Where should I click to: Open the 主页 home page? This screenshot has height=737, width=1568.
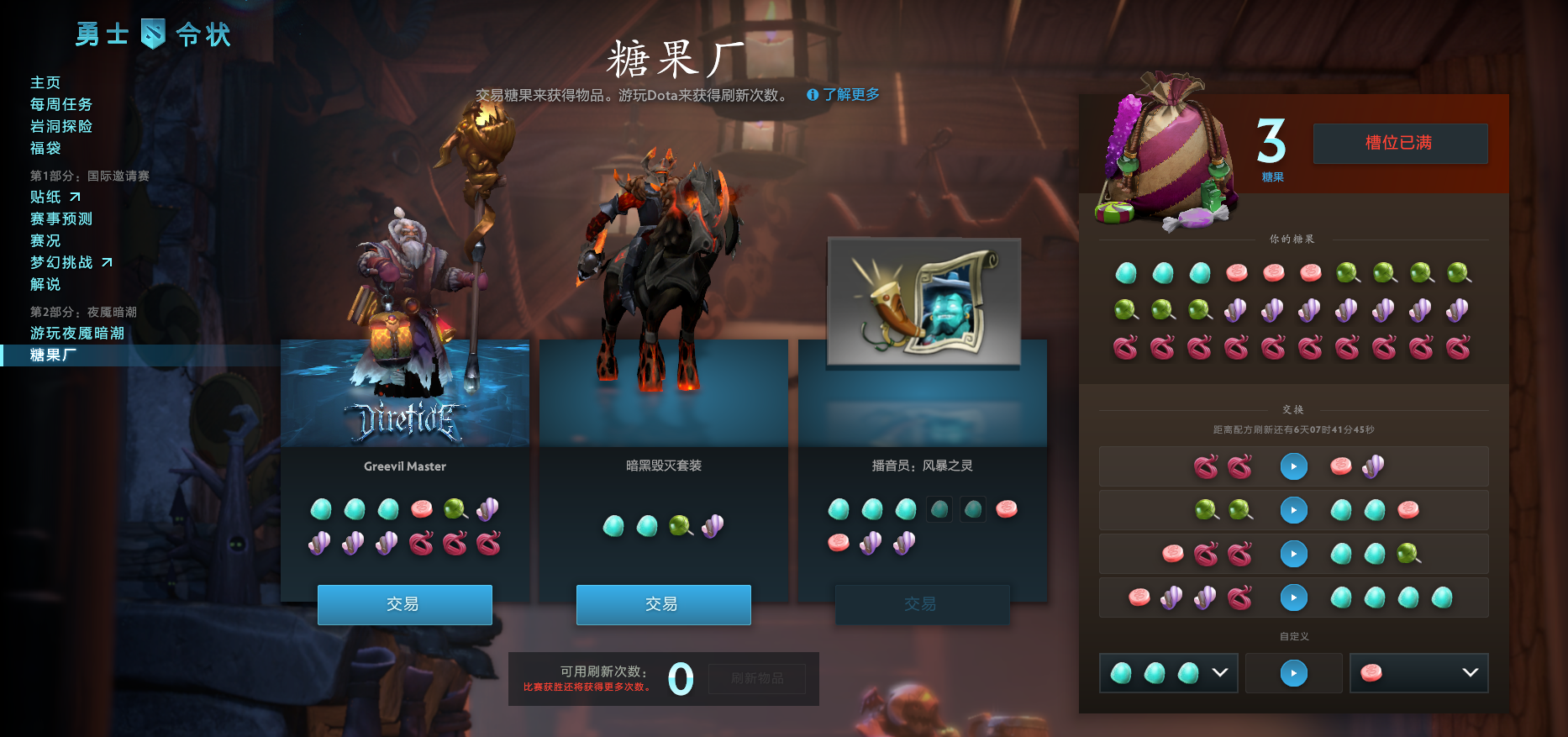(x=45, y=82)
